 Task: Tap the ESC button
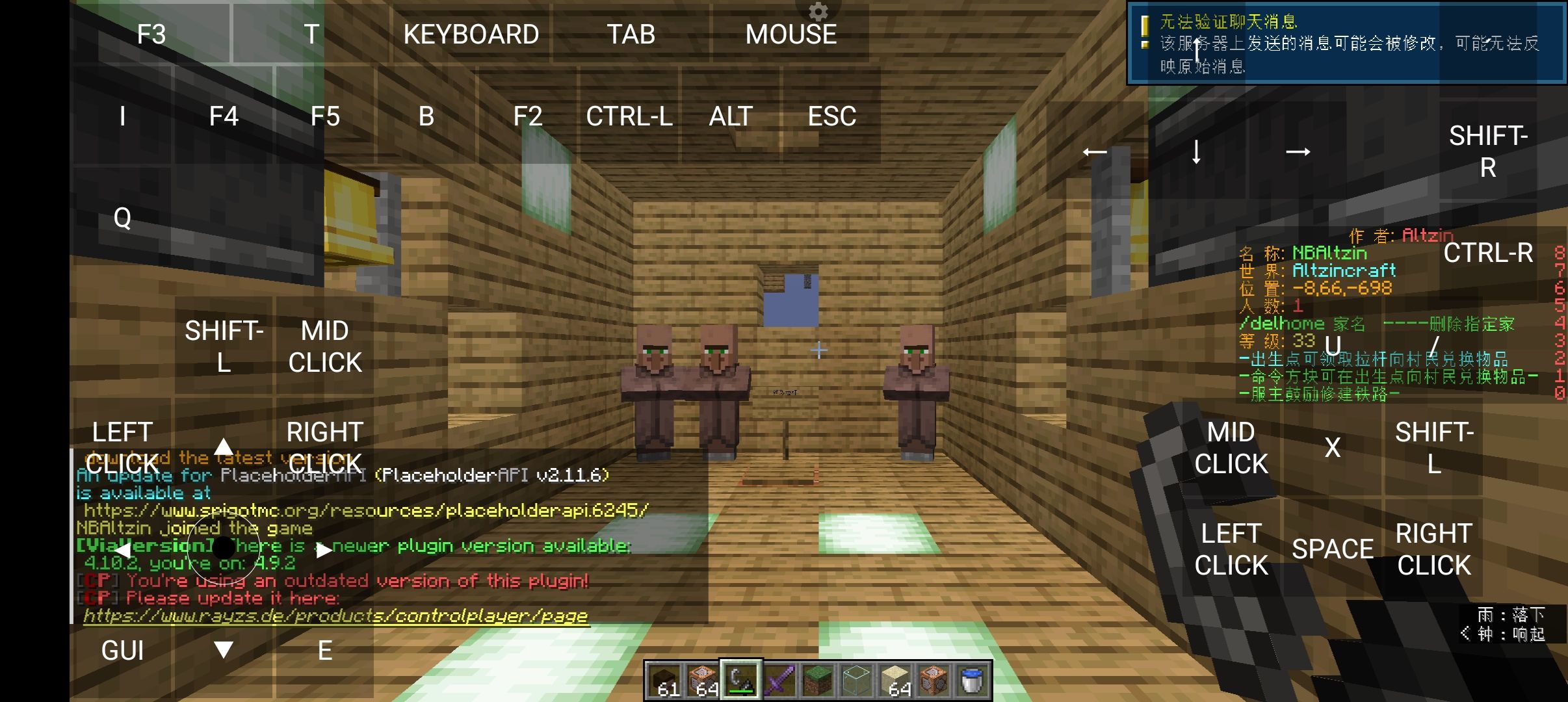click(831, 117)
